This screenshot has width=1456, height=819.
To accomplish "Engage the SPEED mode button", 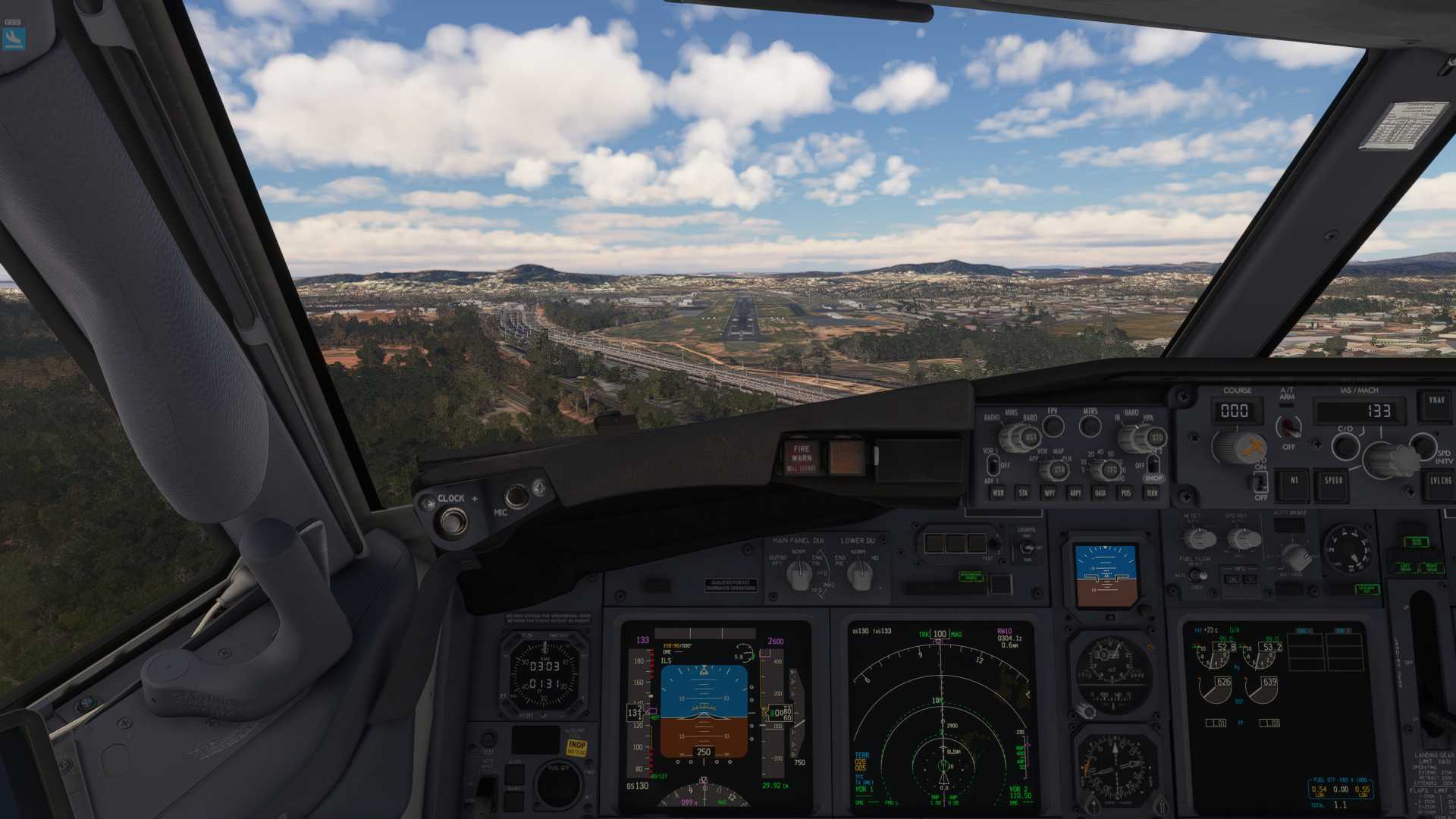I will (1333, 481).
